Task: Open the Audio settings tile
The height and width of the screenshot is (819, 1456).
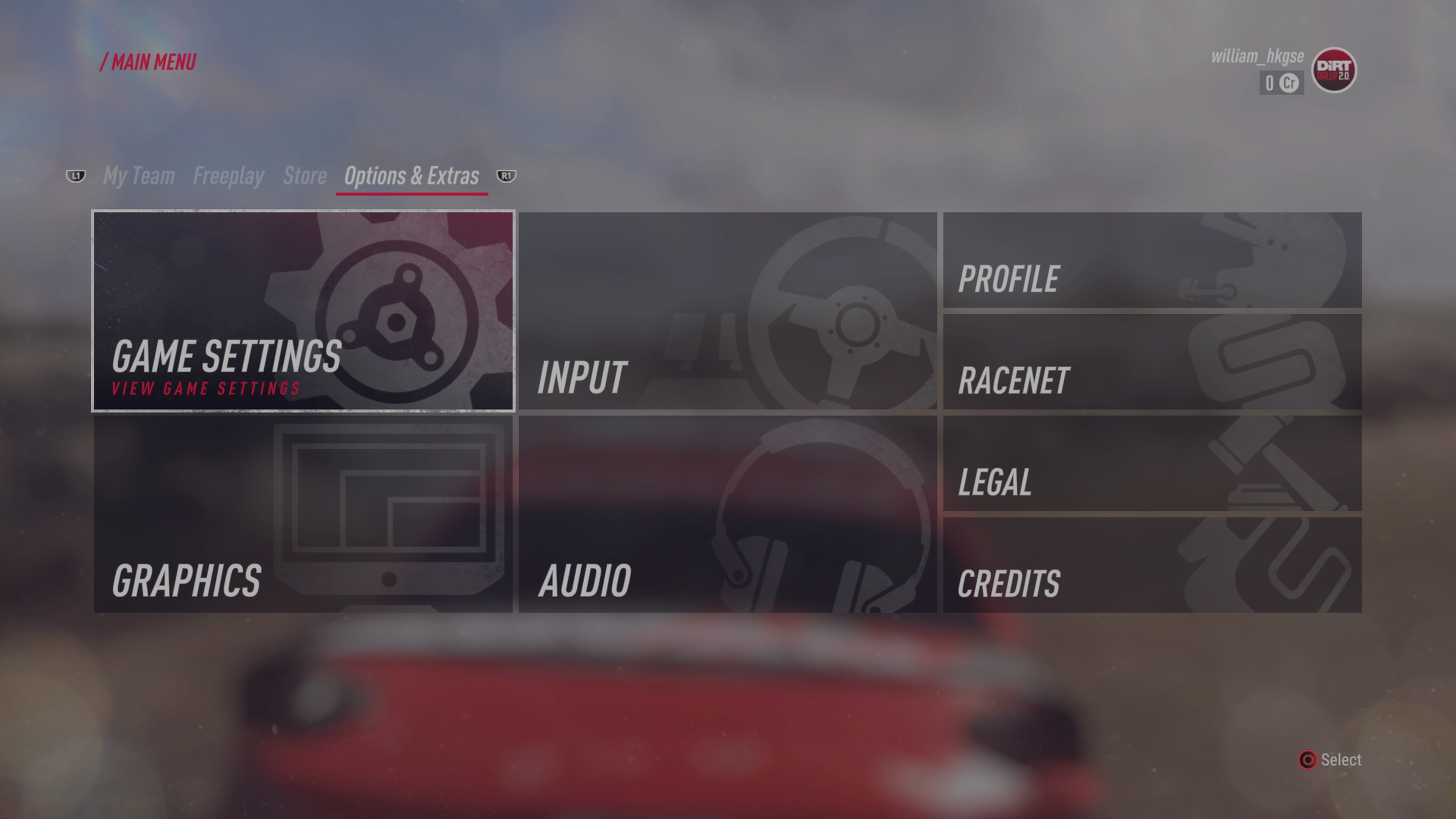Action: tap(728, 515)
